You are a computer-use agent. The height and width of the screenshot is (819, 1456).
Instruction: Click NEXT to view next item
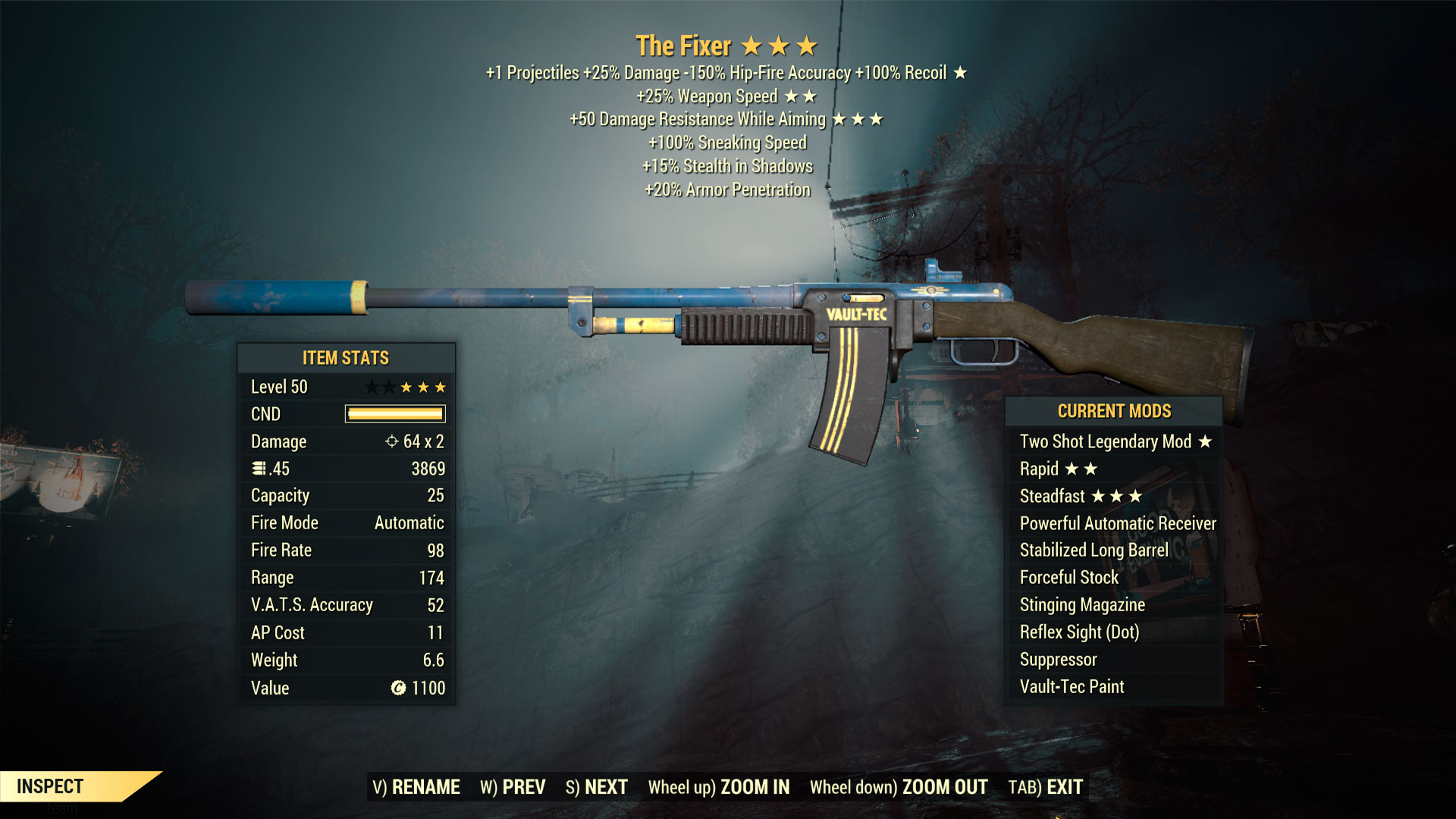(x=604, y=787)
